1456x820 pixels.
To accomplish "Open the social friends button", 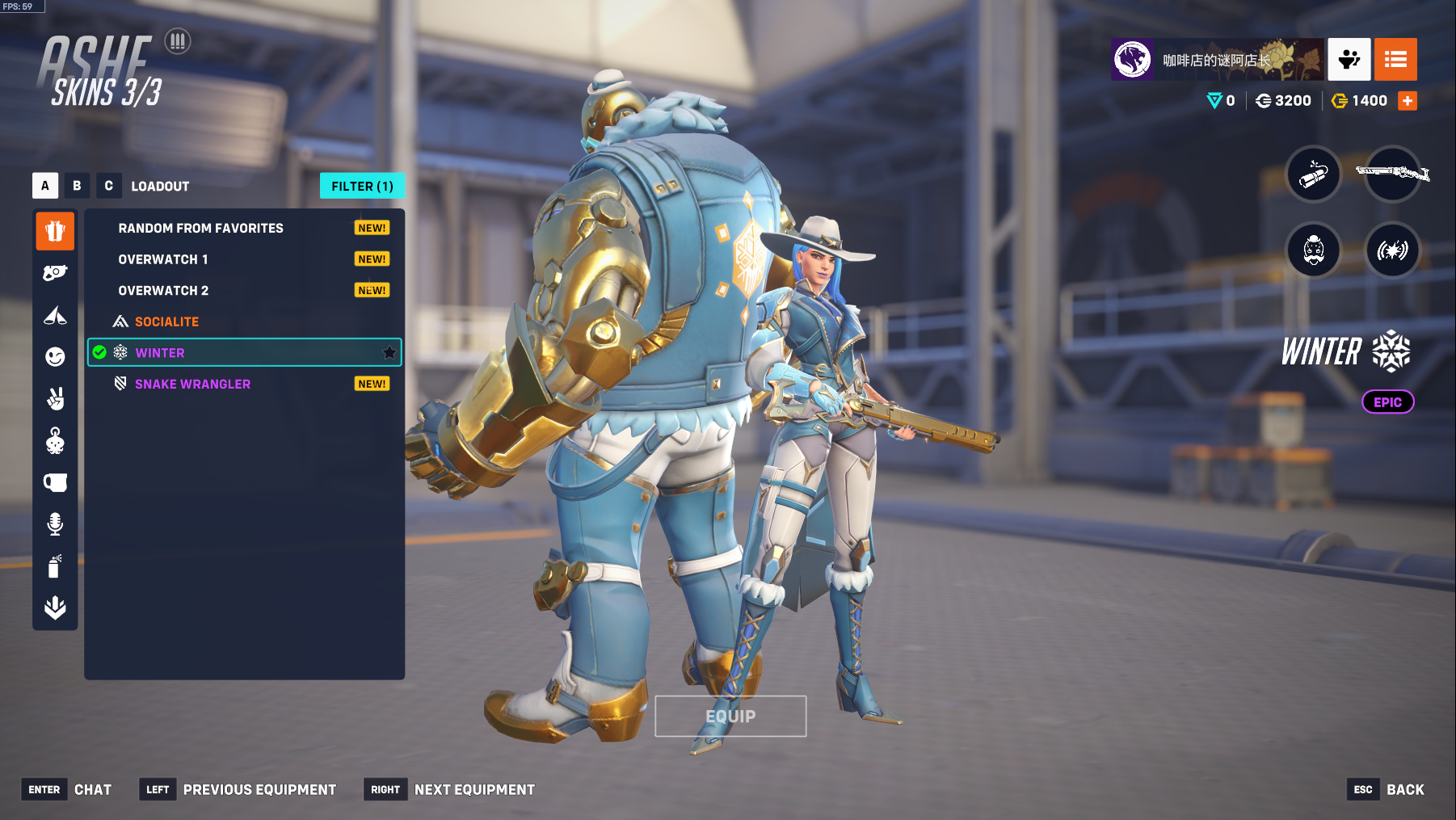I will (x=1349, y=60).
